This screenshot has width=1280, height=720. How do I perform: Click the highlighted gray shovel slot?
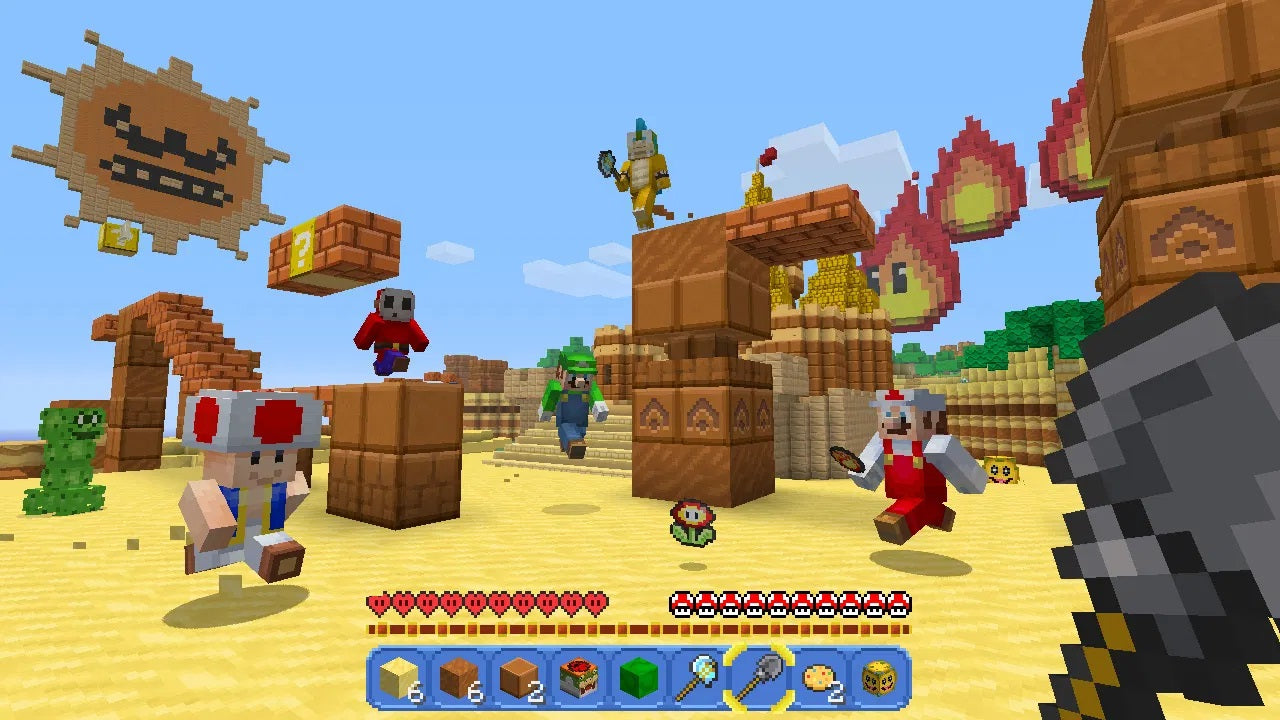(x=758, y=679)
